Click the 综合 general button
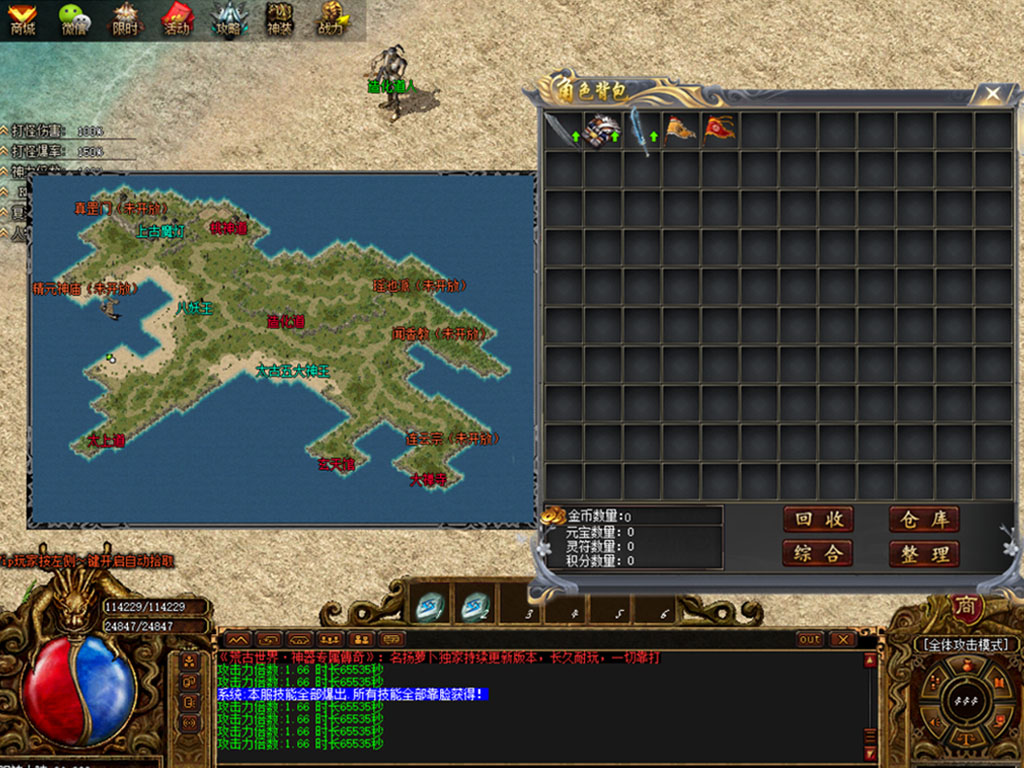 (x=818, y=553)
